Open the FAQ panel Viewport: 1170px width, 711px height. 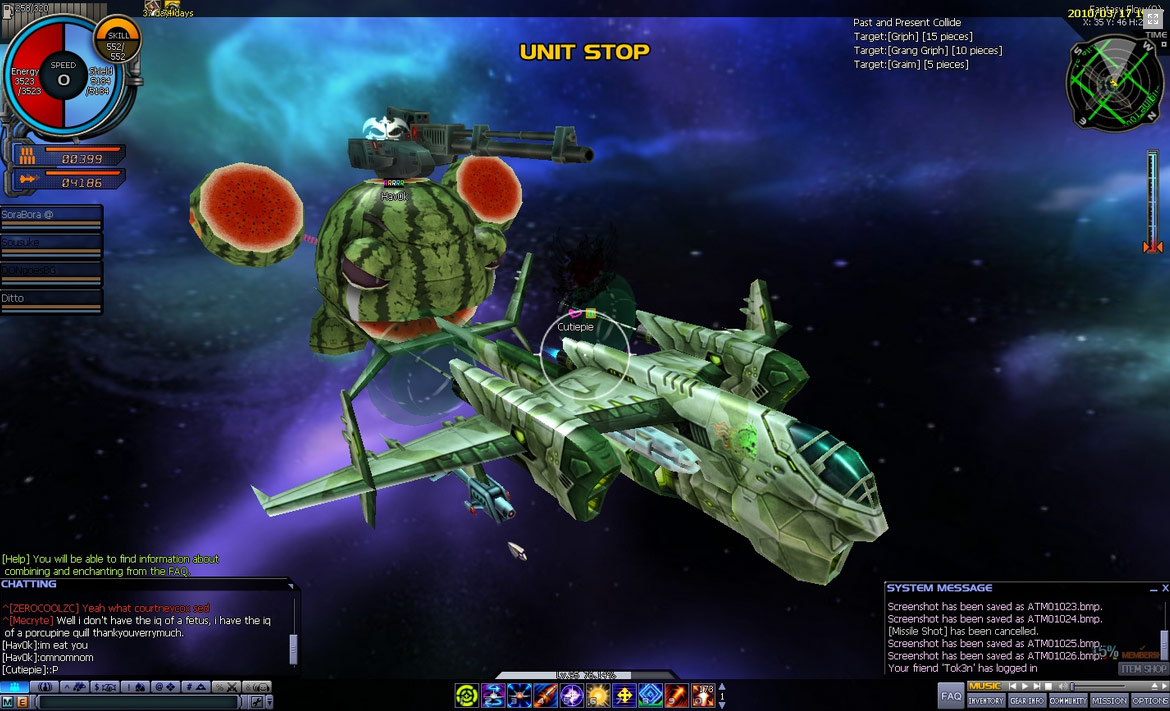coord(951,696)
